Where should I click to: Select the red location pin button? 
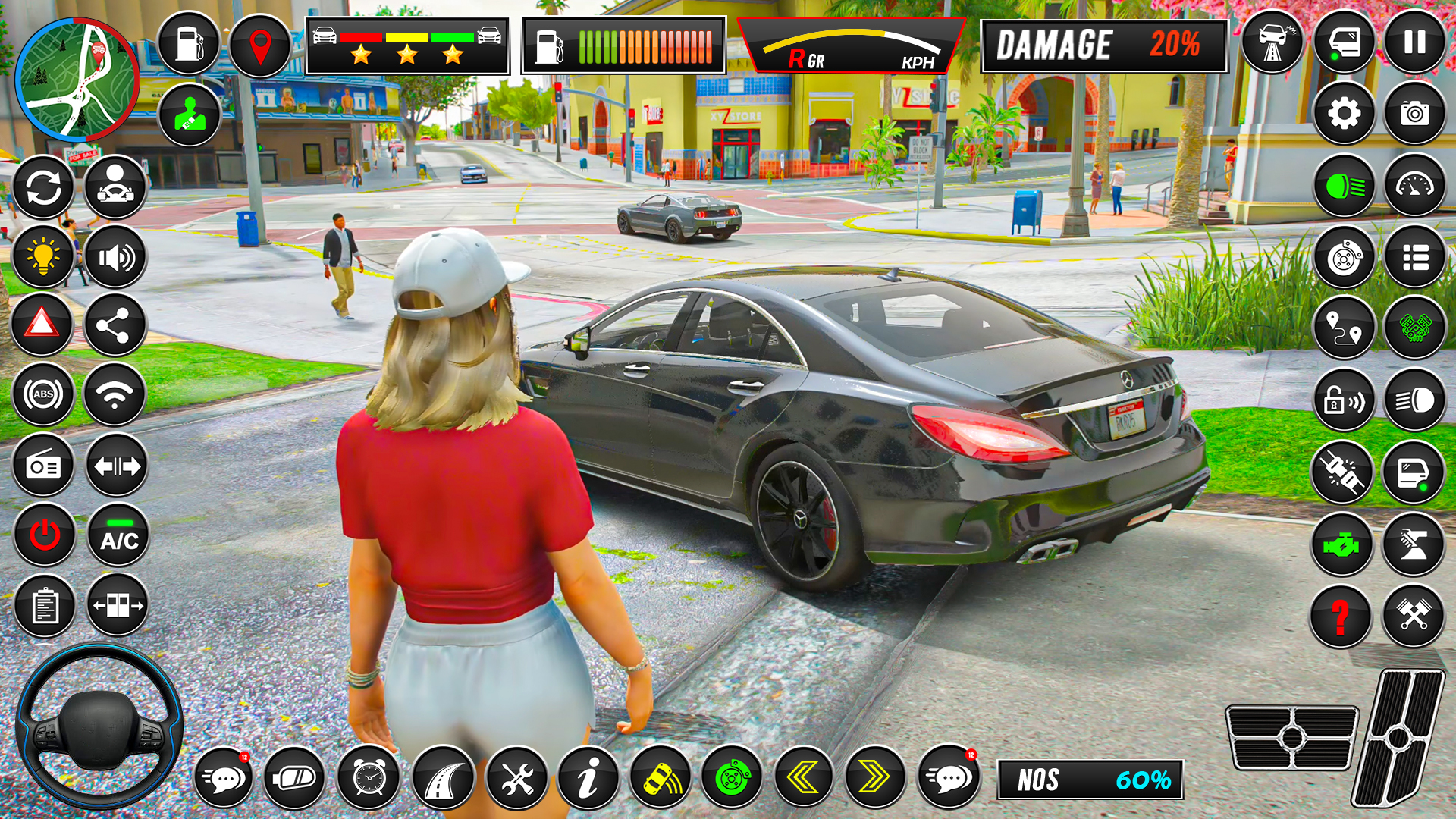[x=260, y=45]
